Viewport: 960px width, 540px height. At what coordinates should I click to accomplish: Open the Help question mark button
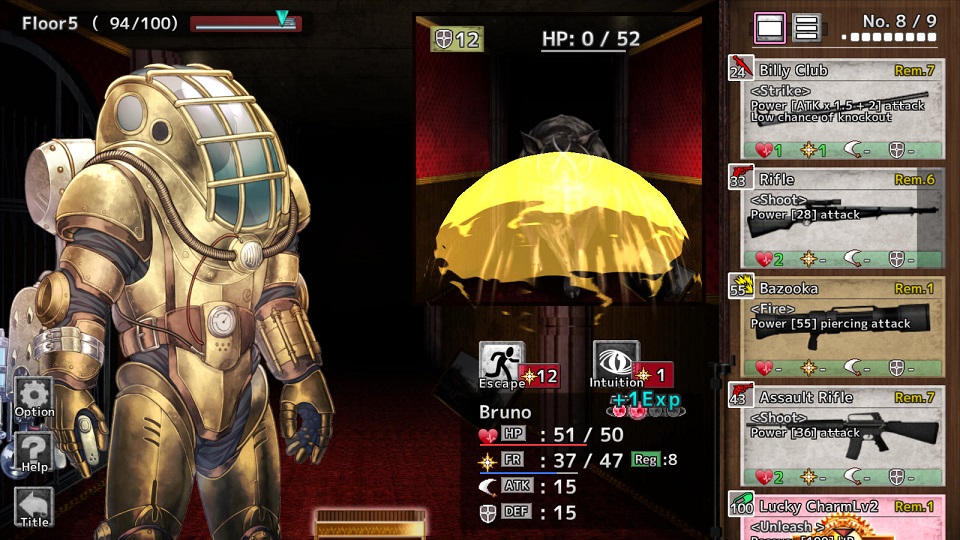tap(35, 452)
